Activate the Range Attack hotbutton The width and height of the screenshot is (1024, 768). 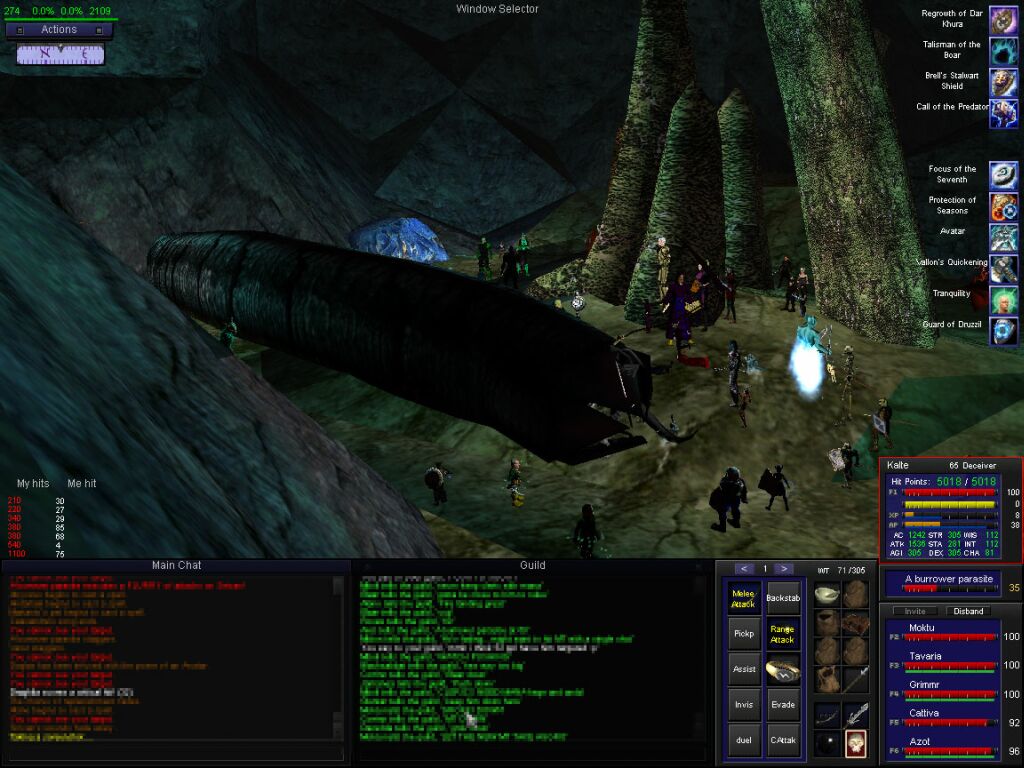(x=783, y=633)
